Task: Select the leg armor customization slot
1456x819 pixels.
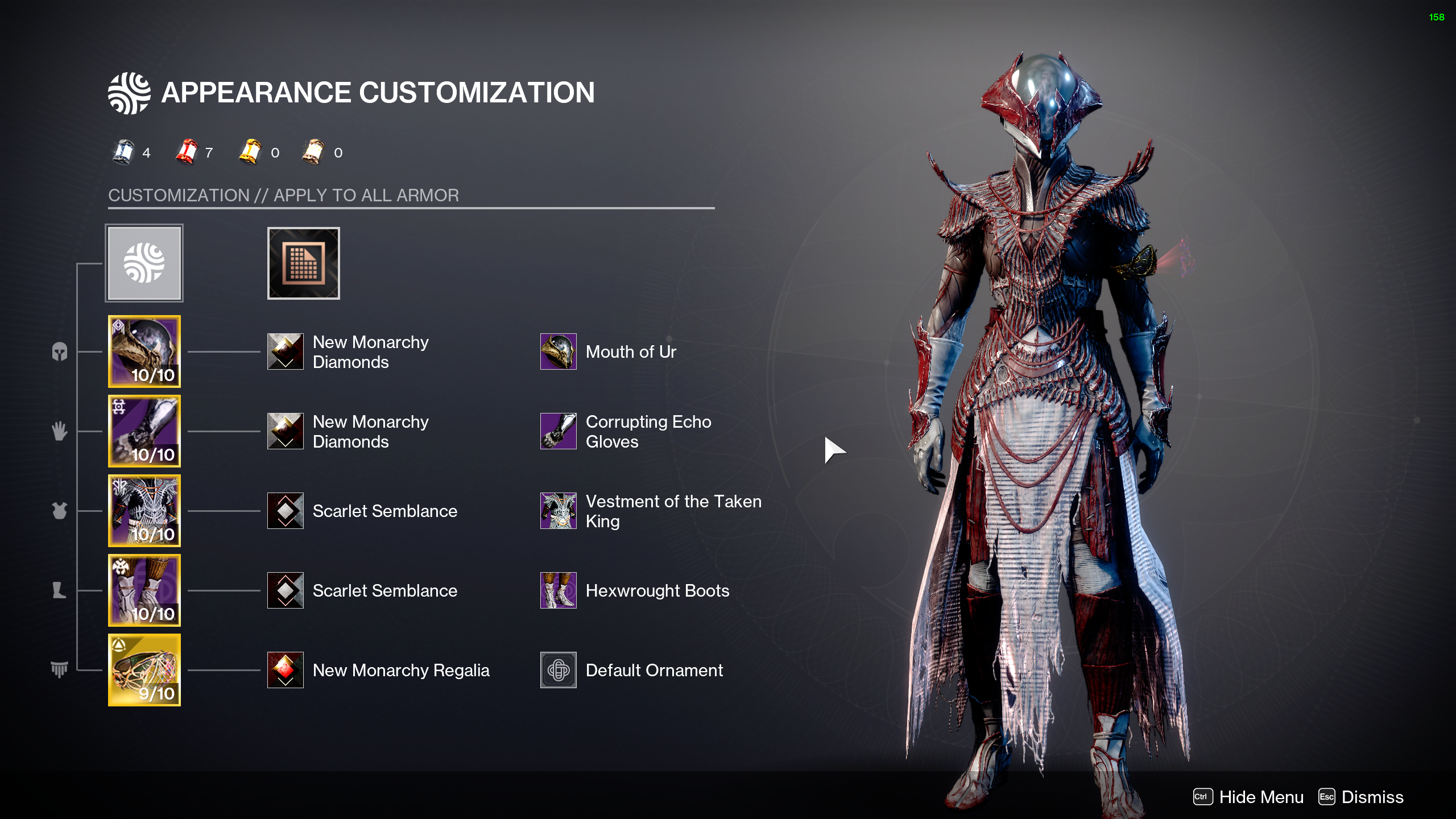Action: pyautogui.click(x=144, y=590)
